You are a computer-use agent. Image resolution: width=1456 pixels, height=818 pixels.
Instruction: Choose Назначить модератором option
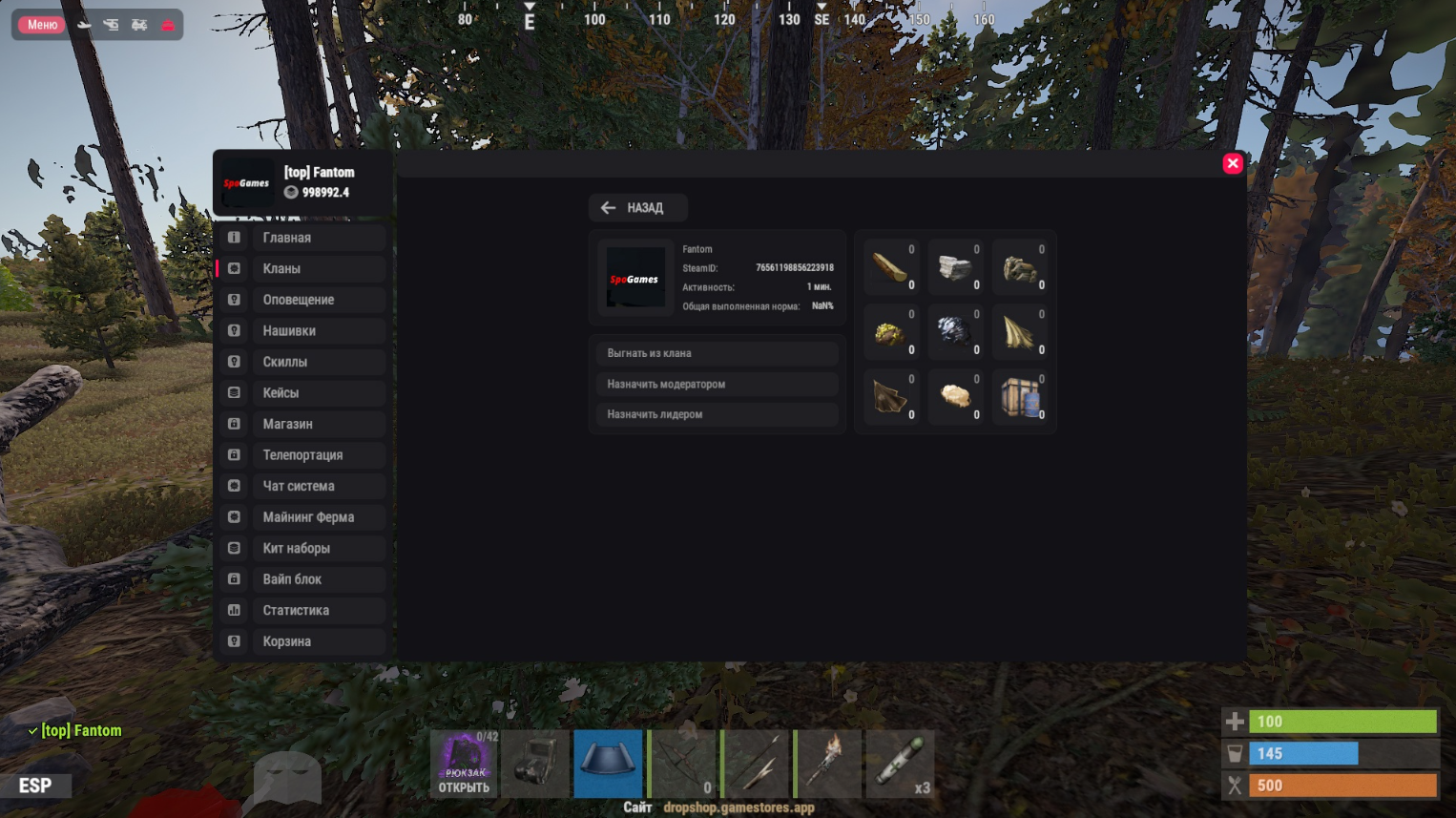pyautogui.click(x=716, y=384)
